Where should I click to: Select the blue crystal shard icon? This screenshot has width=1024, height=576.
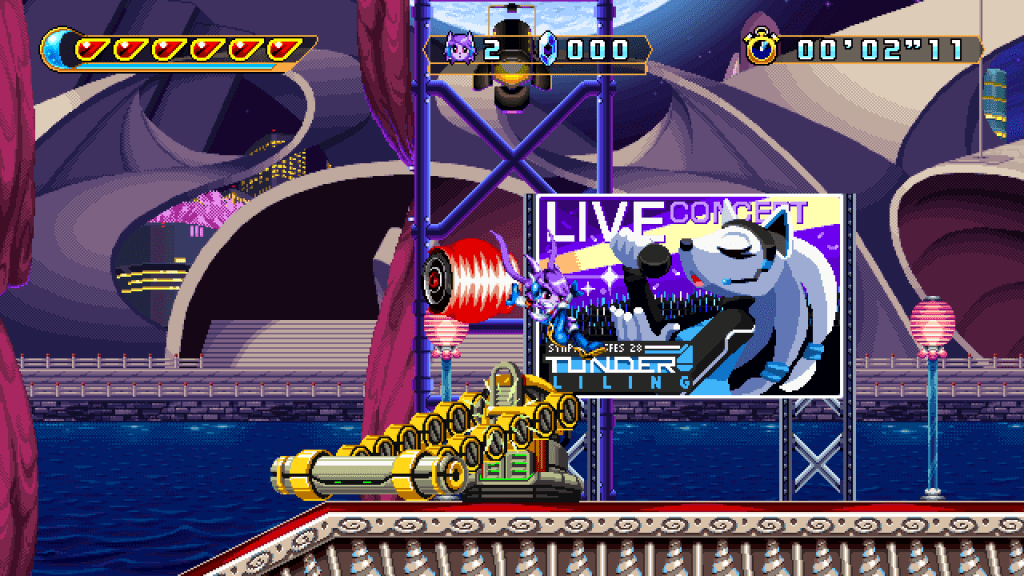click(x=547, y=49)
